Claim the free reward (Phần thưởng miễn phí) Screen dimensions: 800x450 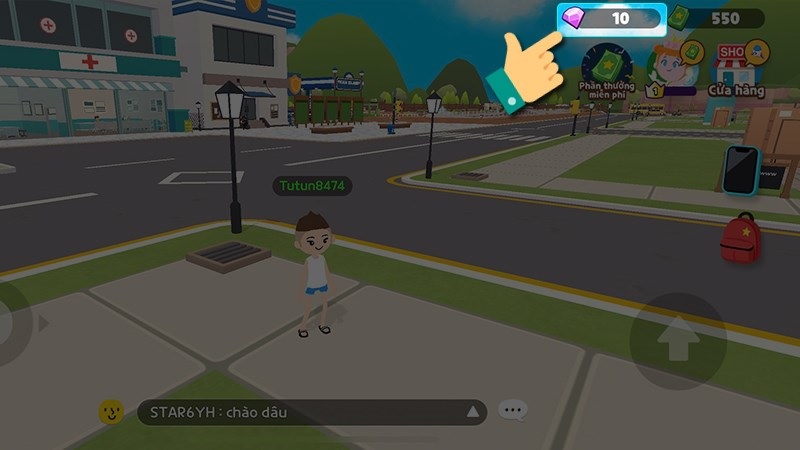click(606, 68)
